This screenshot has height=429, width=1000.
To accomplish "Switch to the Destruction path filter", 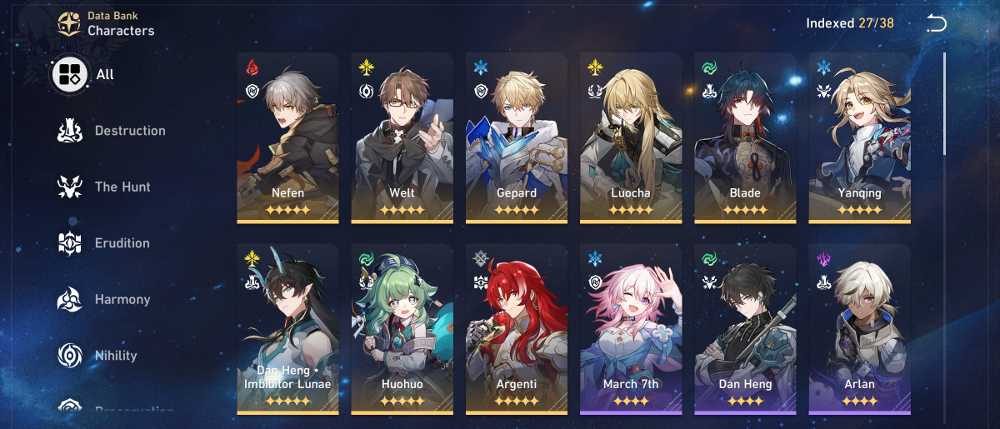I will coord(112,131).
